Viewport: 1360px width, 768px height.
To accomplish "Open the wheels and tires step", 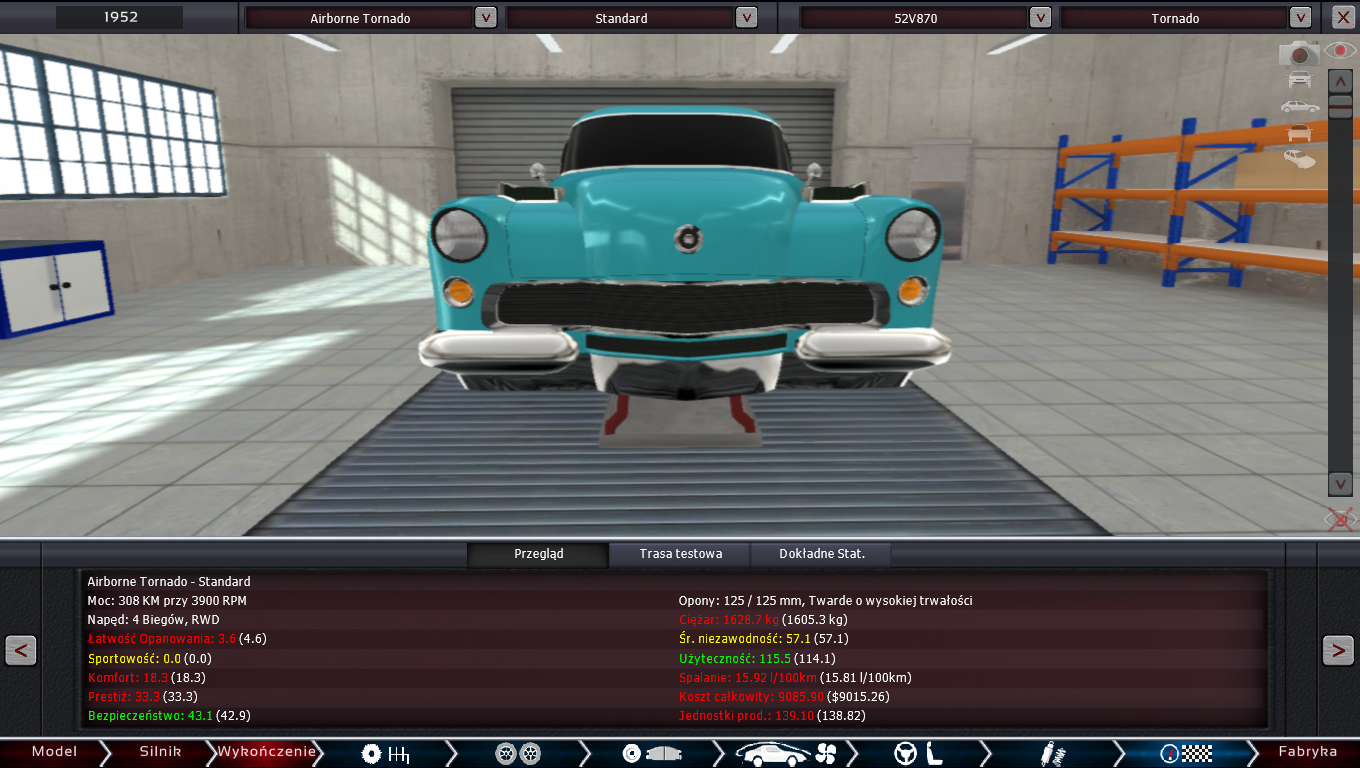I will 518,753.
